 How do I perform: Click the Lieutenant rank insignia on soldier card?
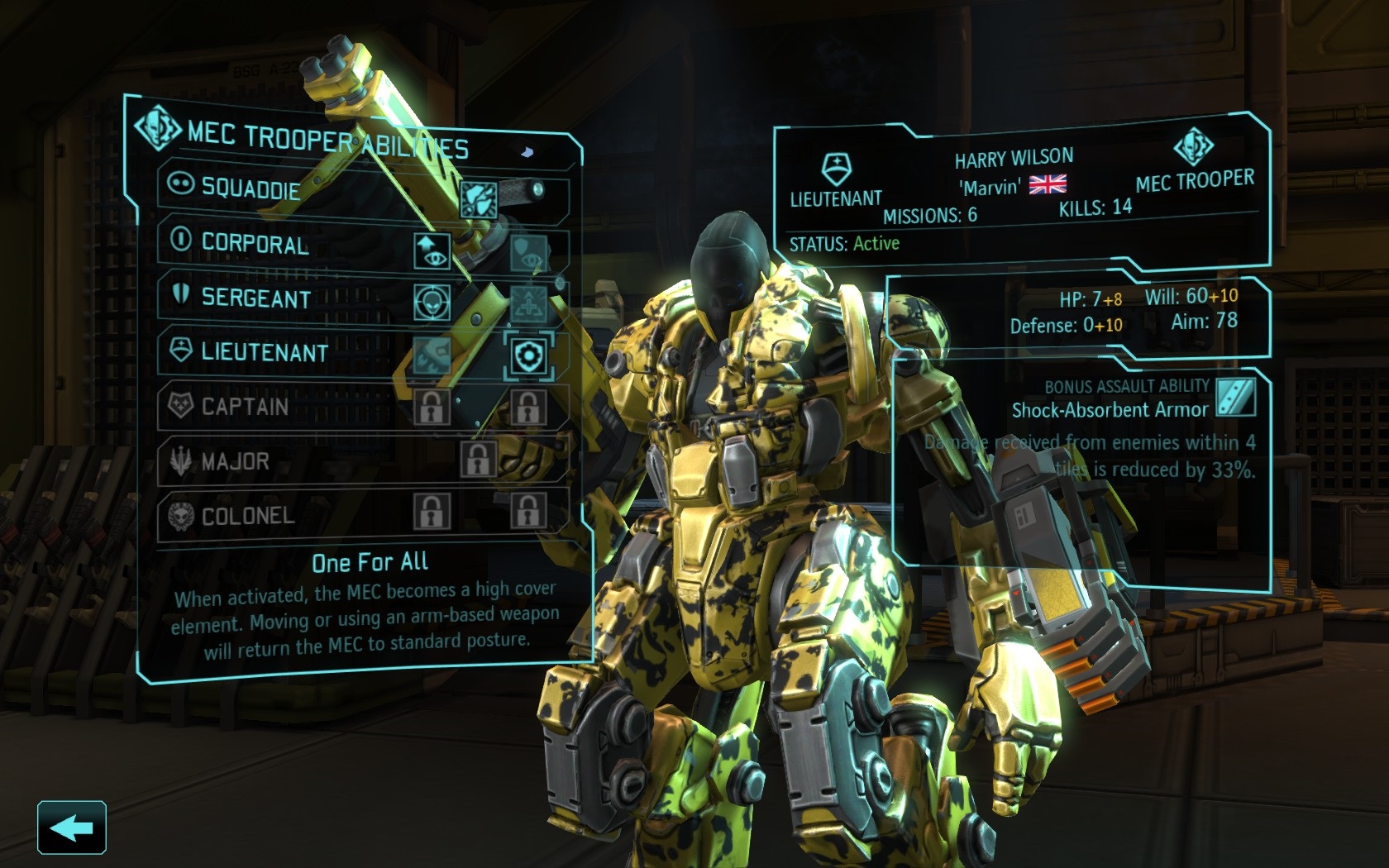click(838, 167)
